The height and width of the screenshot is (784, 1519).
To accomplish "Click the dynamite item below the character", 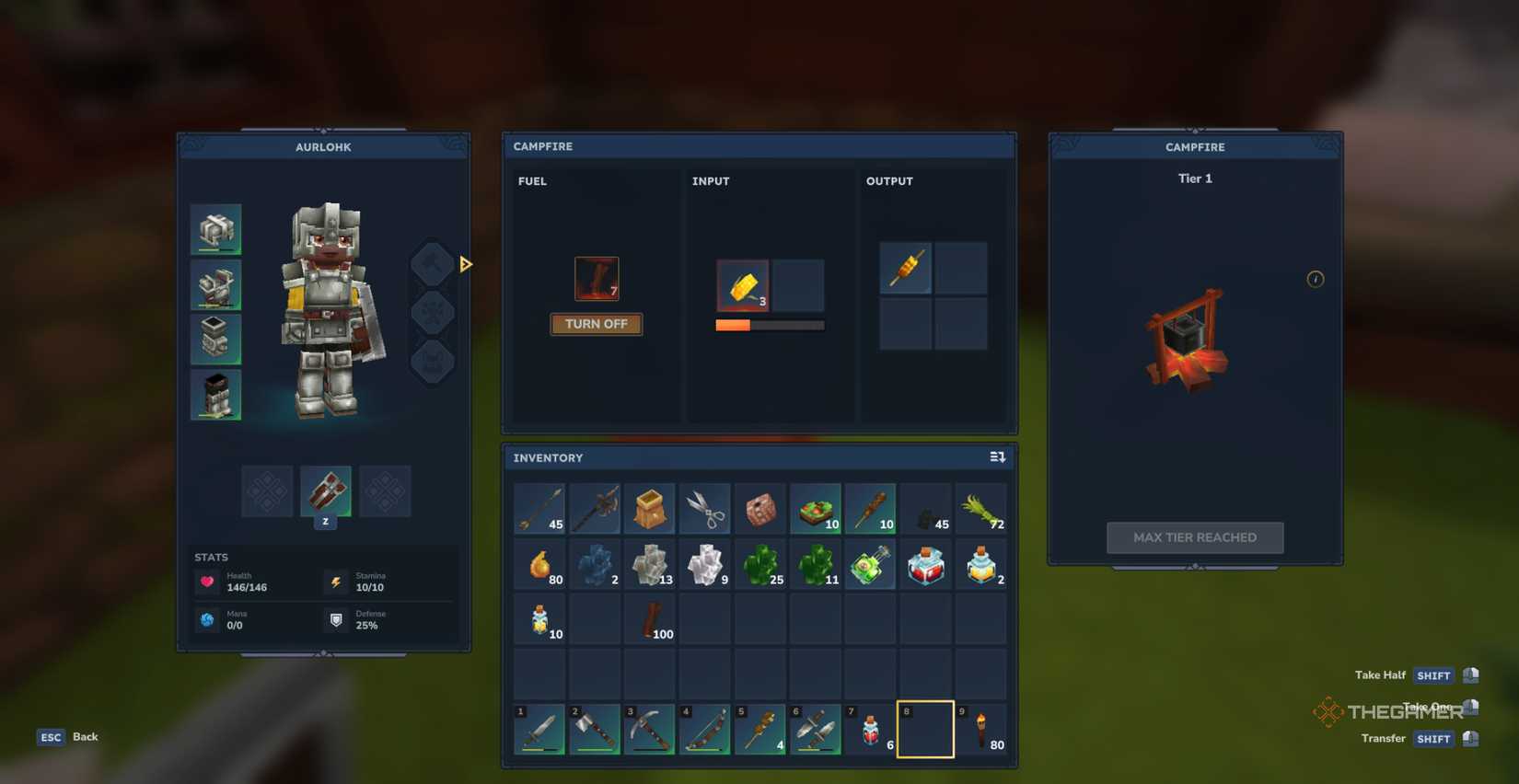I will [x=325, y=491].
